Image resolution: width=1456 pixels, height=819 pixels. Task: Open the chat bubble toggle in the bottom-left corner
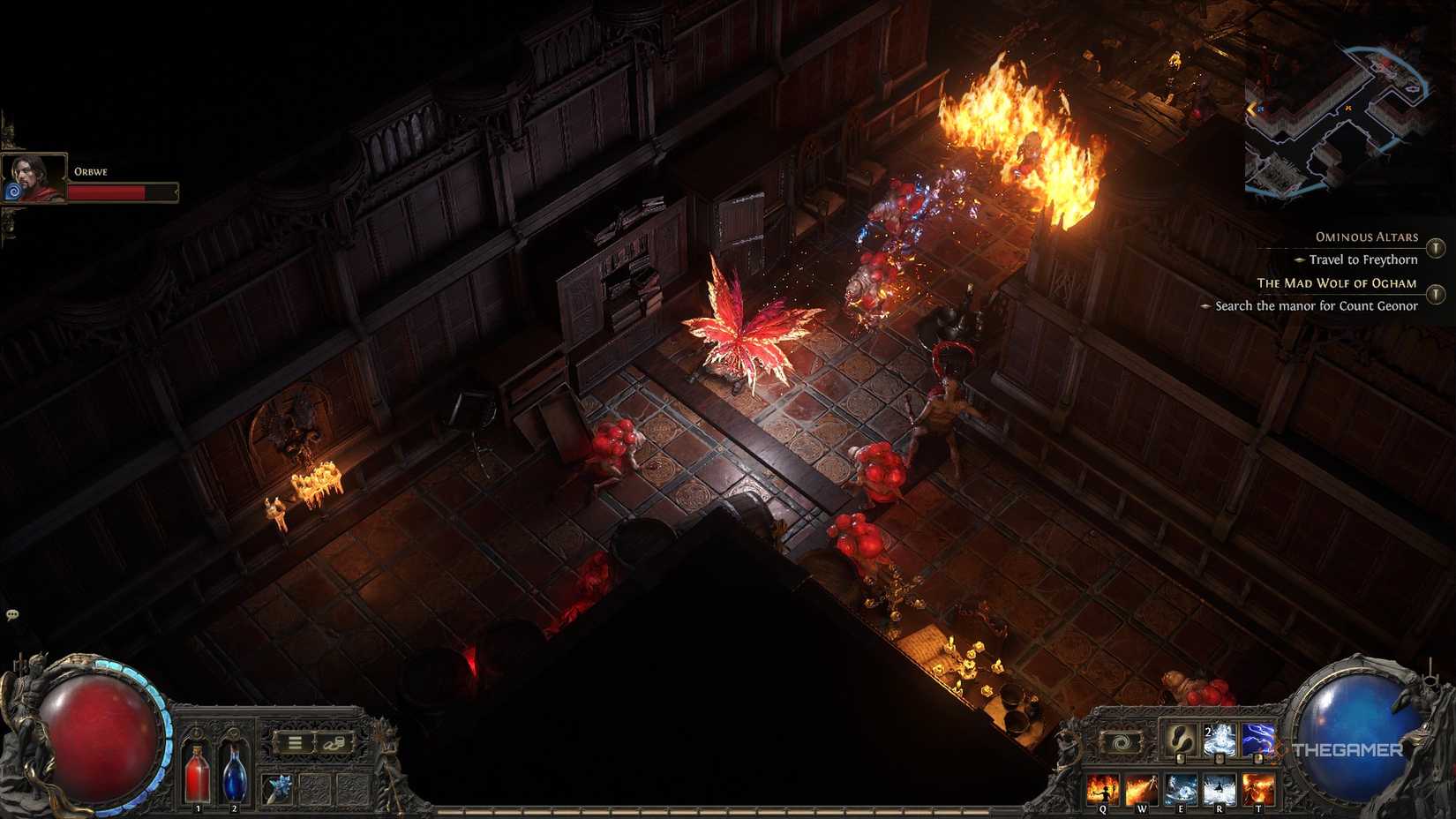(12, 616)
